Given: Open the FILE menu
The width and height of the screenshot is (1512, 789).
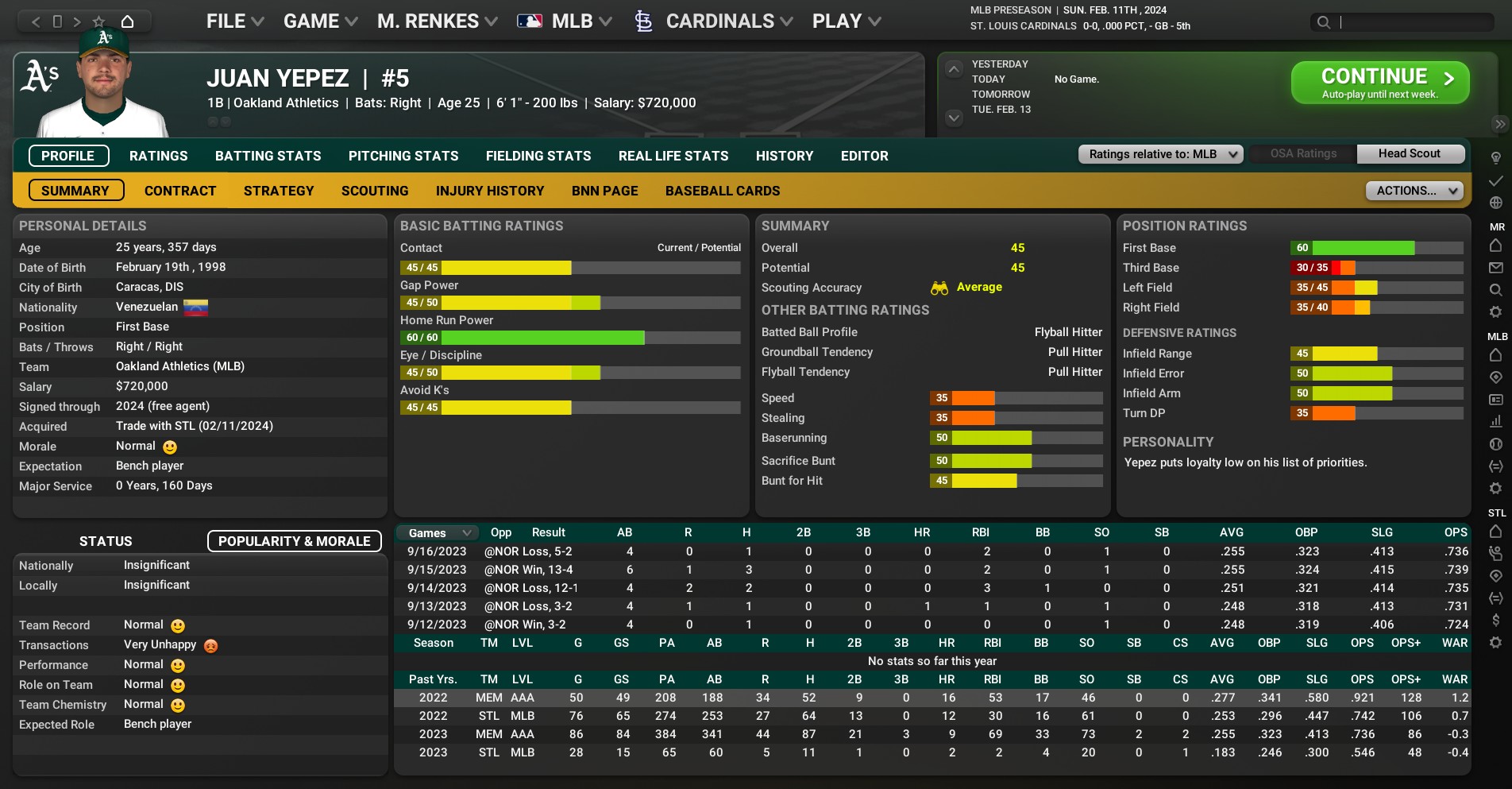Looking at the screenshot, I should [234, 21].
